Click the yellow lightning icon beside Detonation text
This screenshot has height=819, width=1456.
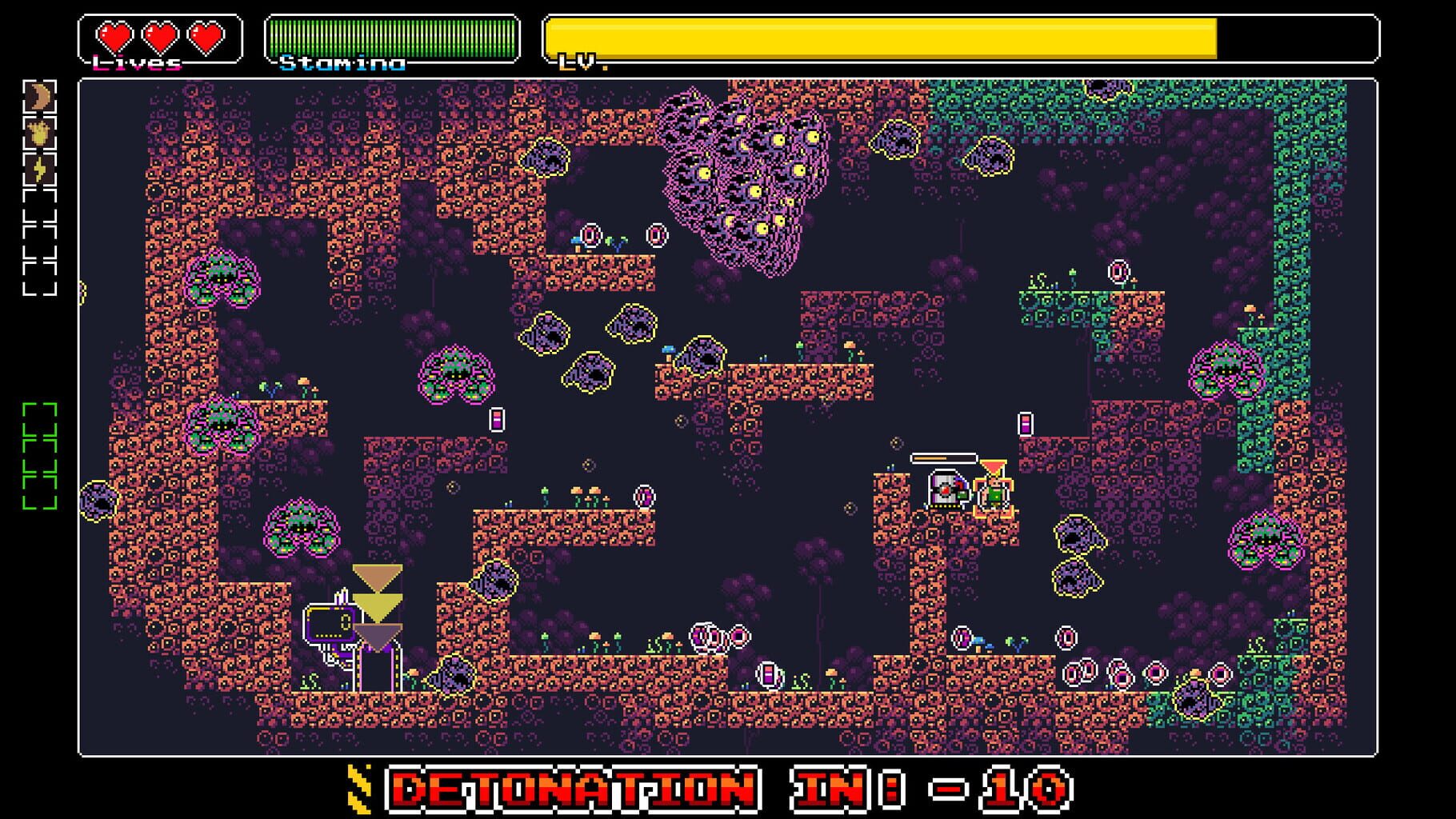coord(358,787)
